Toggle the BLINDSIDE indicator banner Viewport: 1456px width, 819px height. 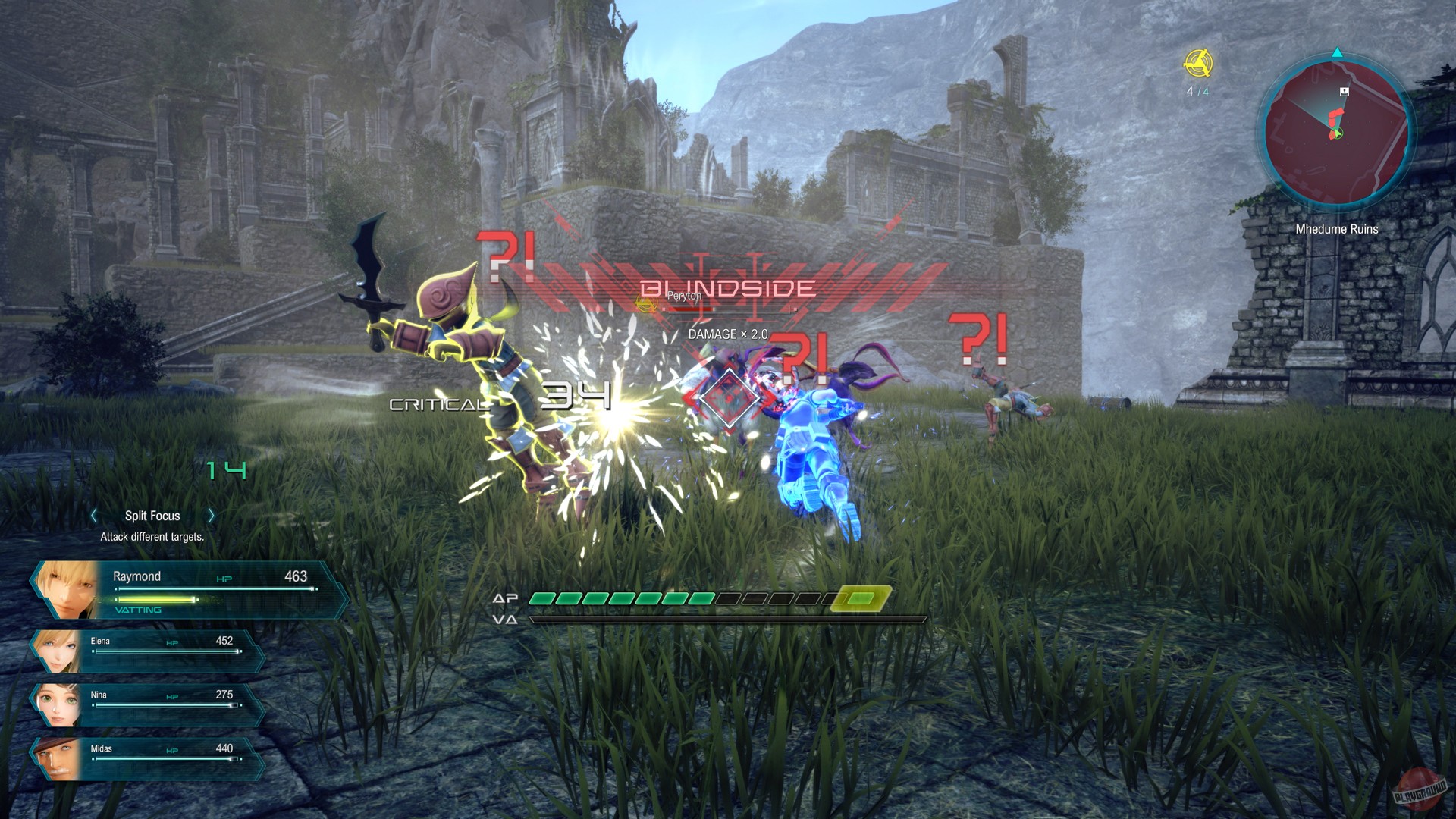[726, 286]
